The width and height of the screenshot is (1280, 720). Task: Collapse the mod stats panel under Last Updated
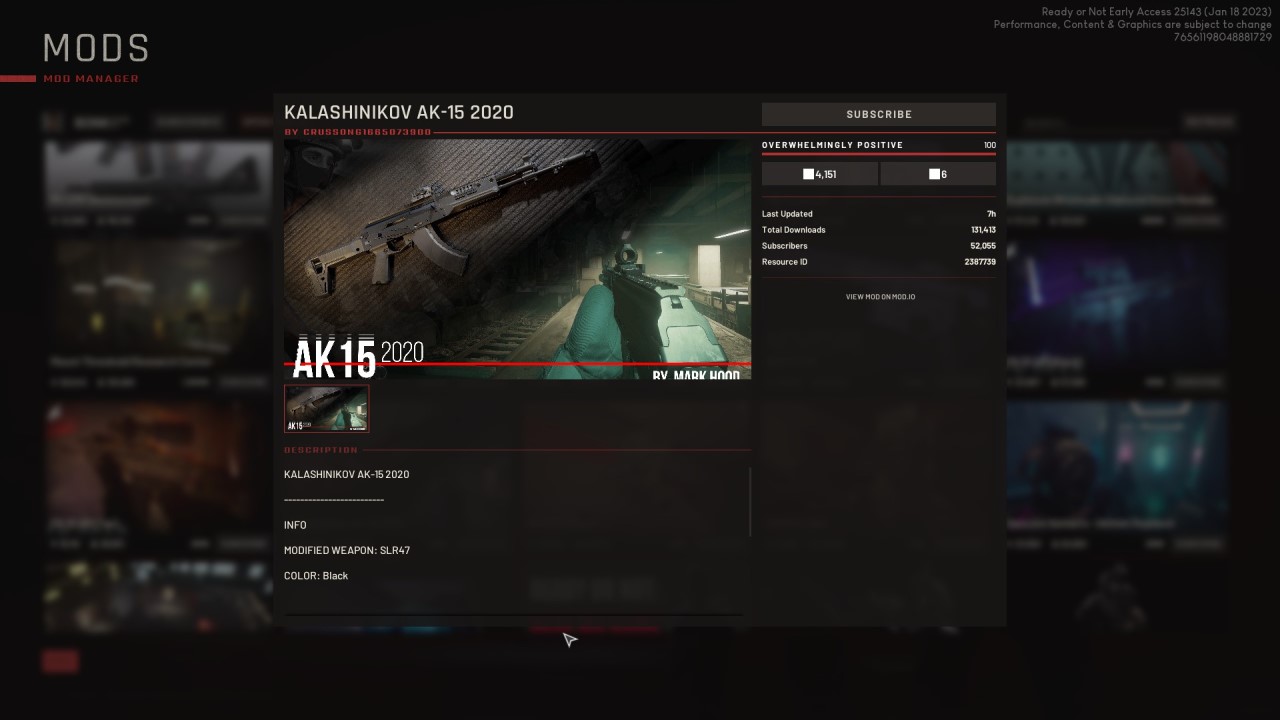878,237
